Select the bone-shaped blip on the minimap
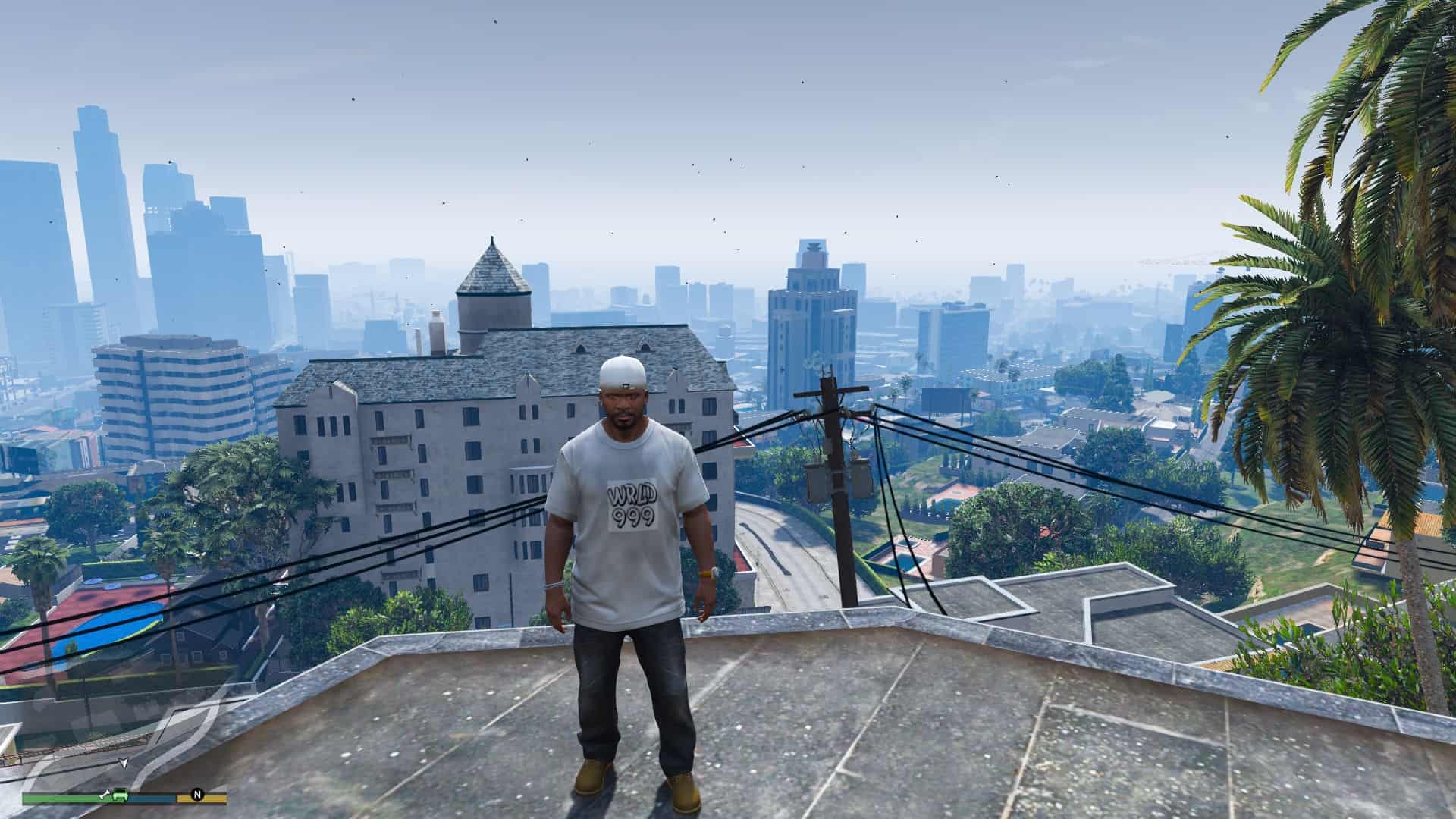The height and width of the screenshot is (819, 1456). (105, 795)
